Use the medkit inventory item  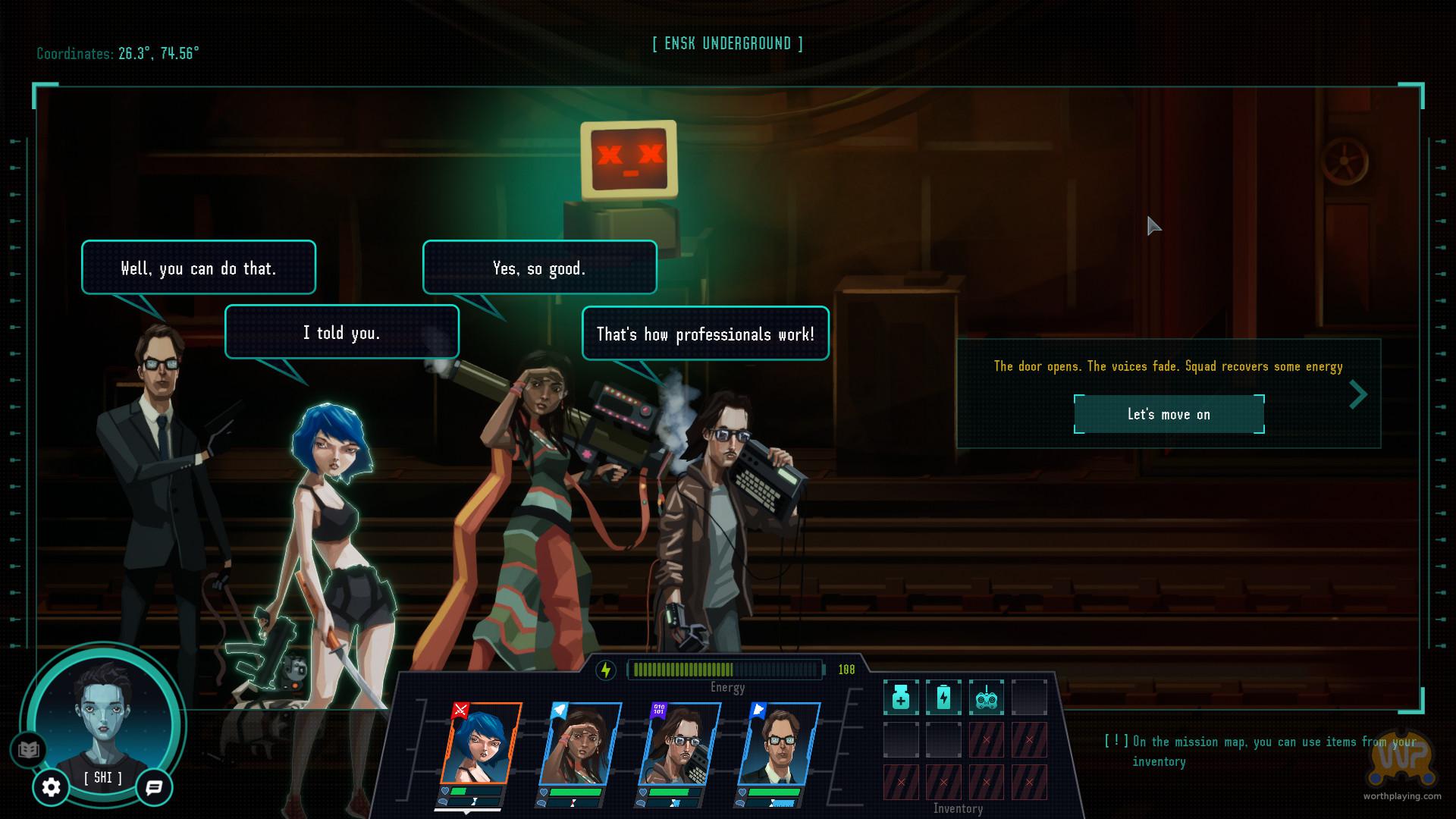click(901, 698)
